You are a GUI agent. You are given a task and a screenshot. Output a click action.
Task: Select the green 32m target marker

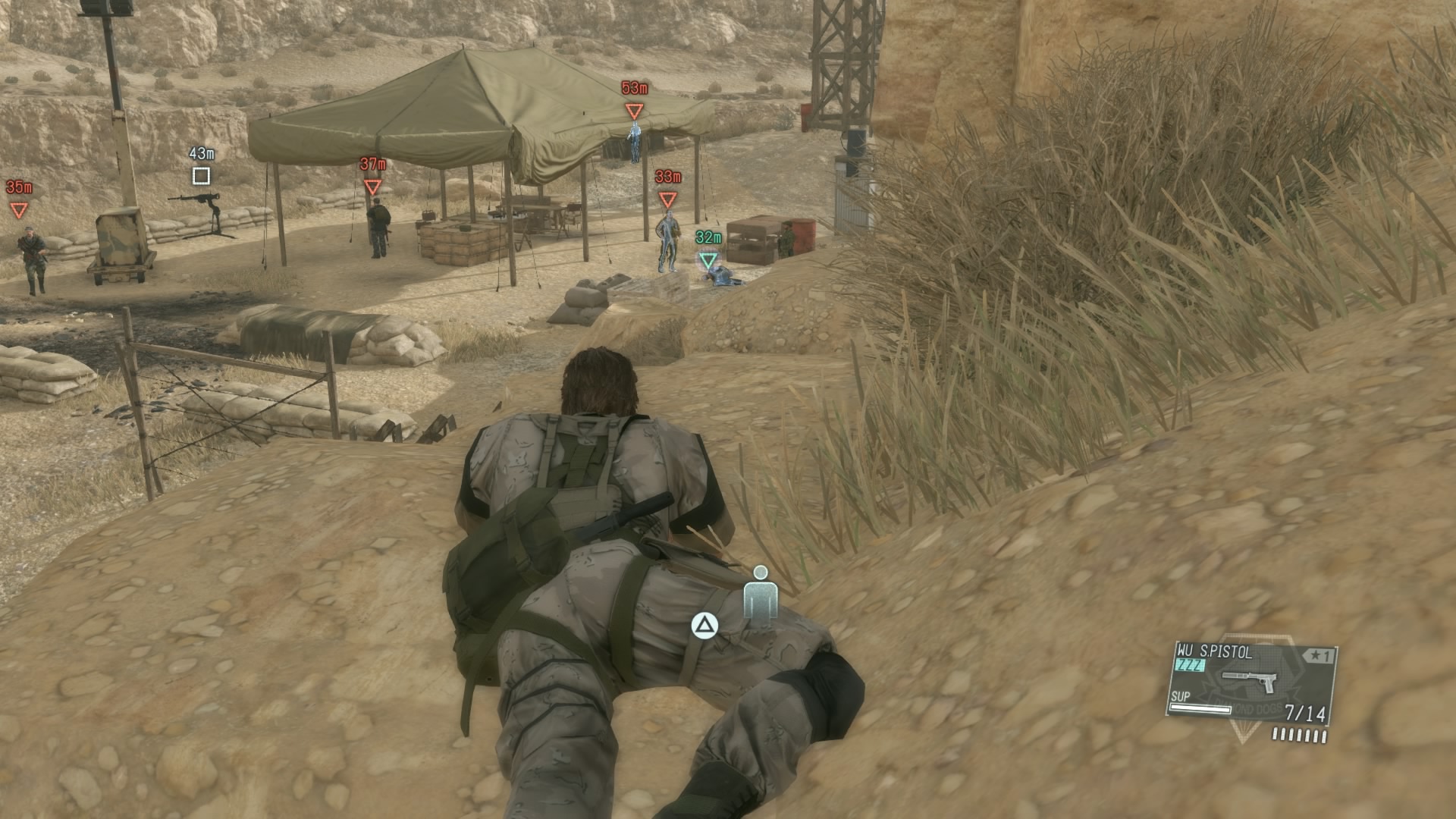coord(708,261)
